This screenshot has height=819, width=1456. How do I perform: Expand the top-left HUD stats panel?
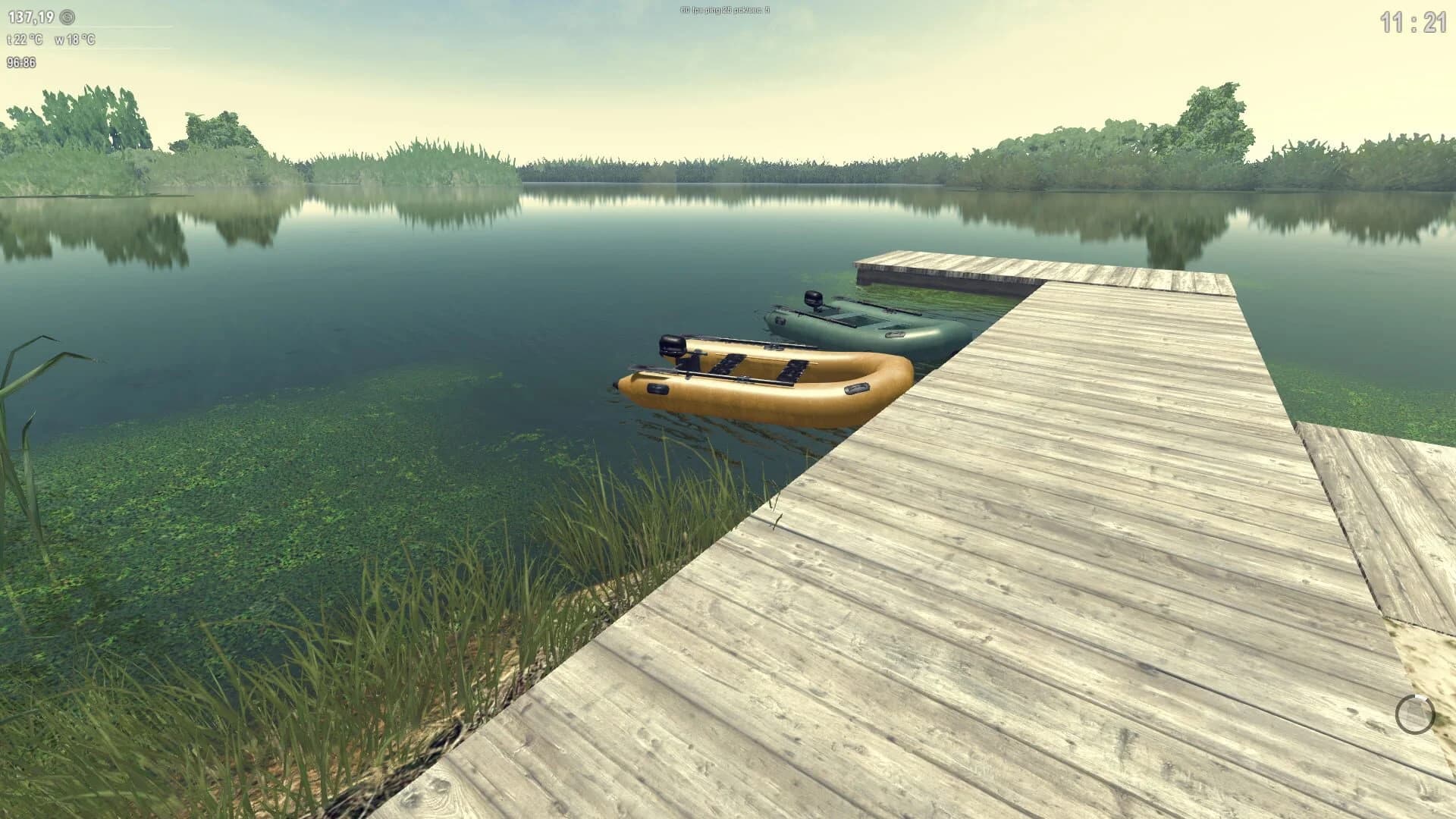[45, 38]
